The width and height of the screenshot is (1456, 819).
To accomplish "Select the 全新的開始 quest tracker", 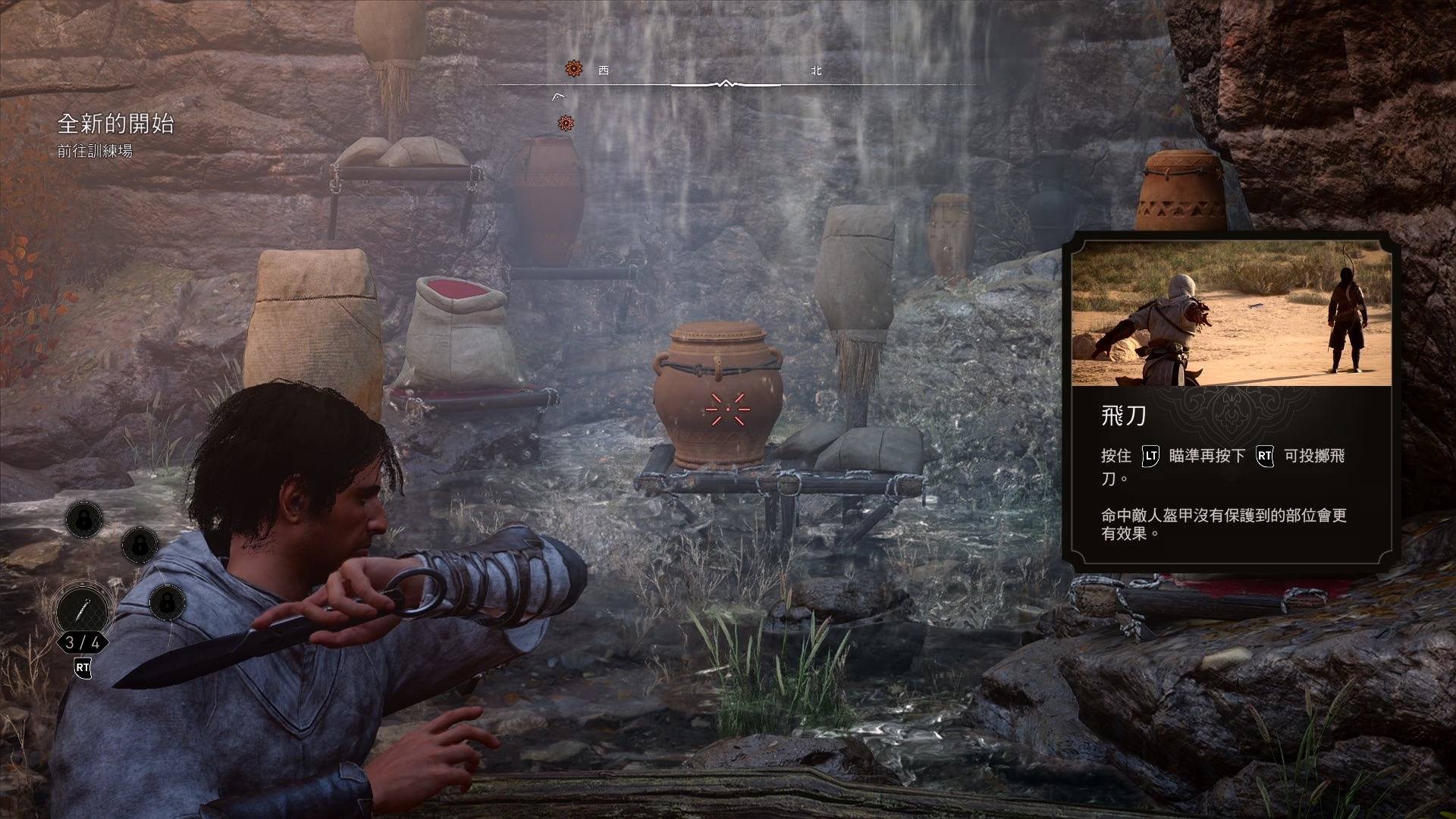I will 116,124.
